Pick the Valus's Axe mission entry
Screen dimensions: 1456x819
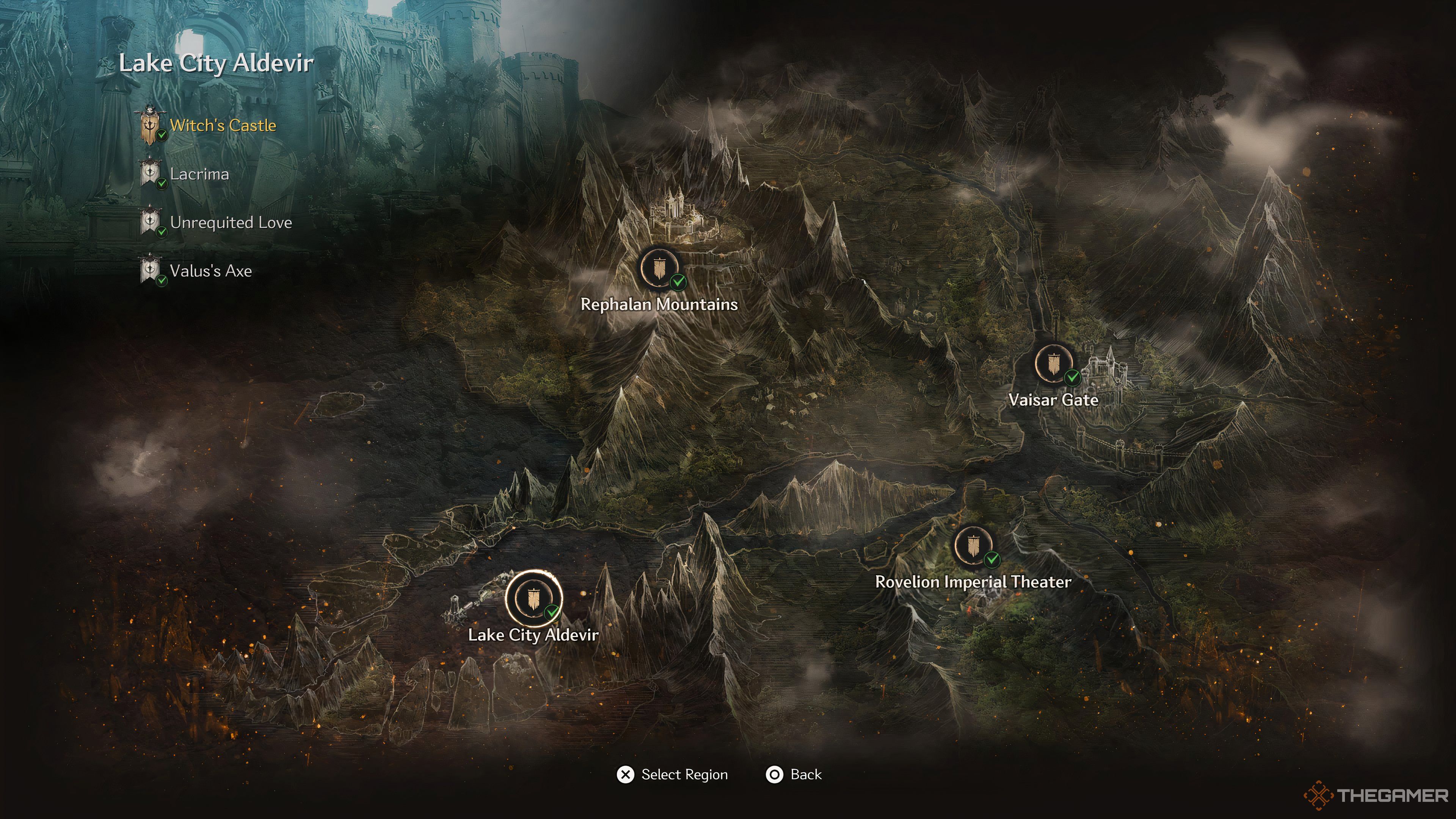(210, 271)
